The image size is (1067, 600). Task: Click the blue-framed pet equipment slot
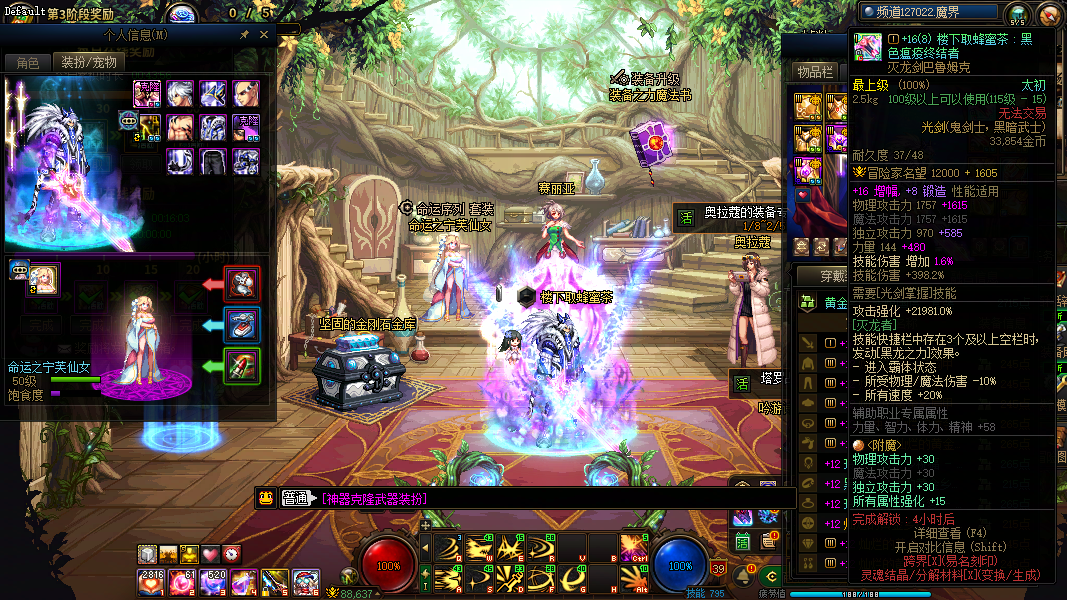click(242, 325)
